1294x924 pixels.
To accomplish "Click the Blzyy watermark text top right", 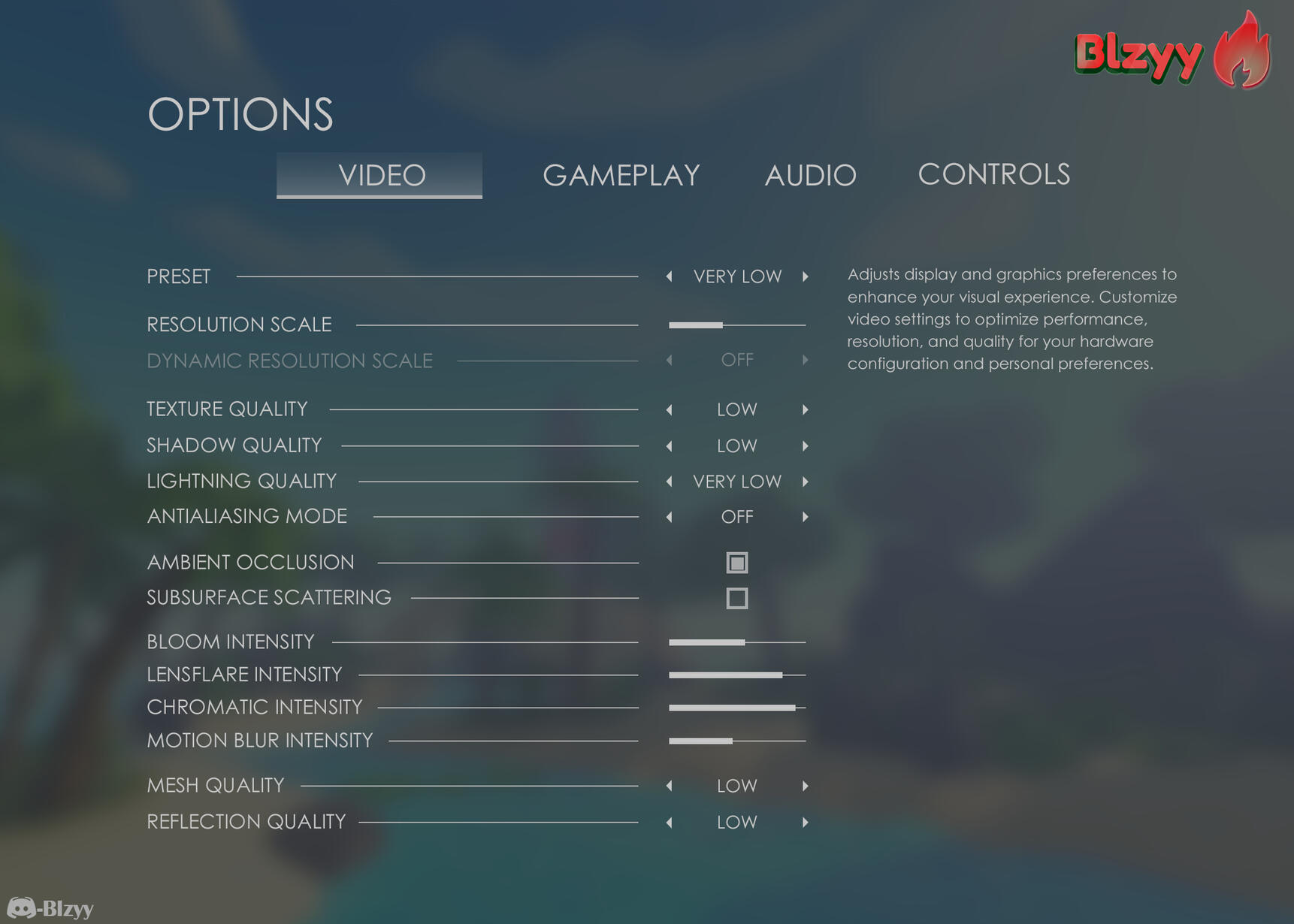I will (1139, 54).
